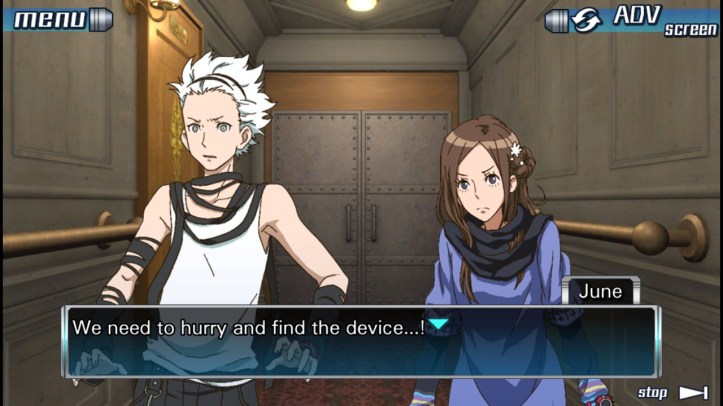Open the menu button

coord(58,18)
